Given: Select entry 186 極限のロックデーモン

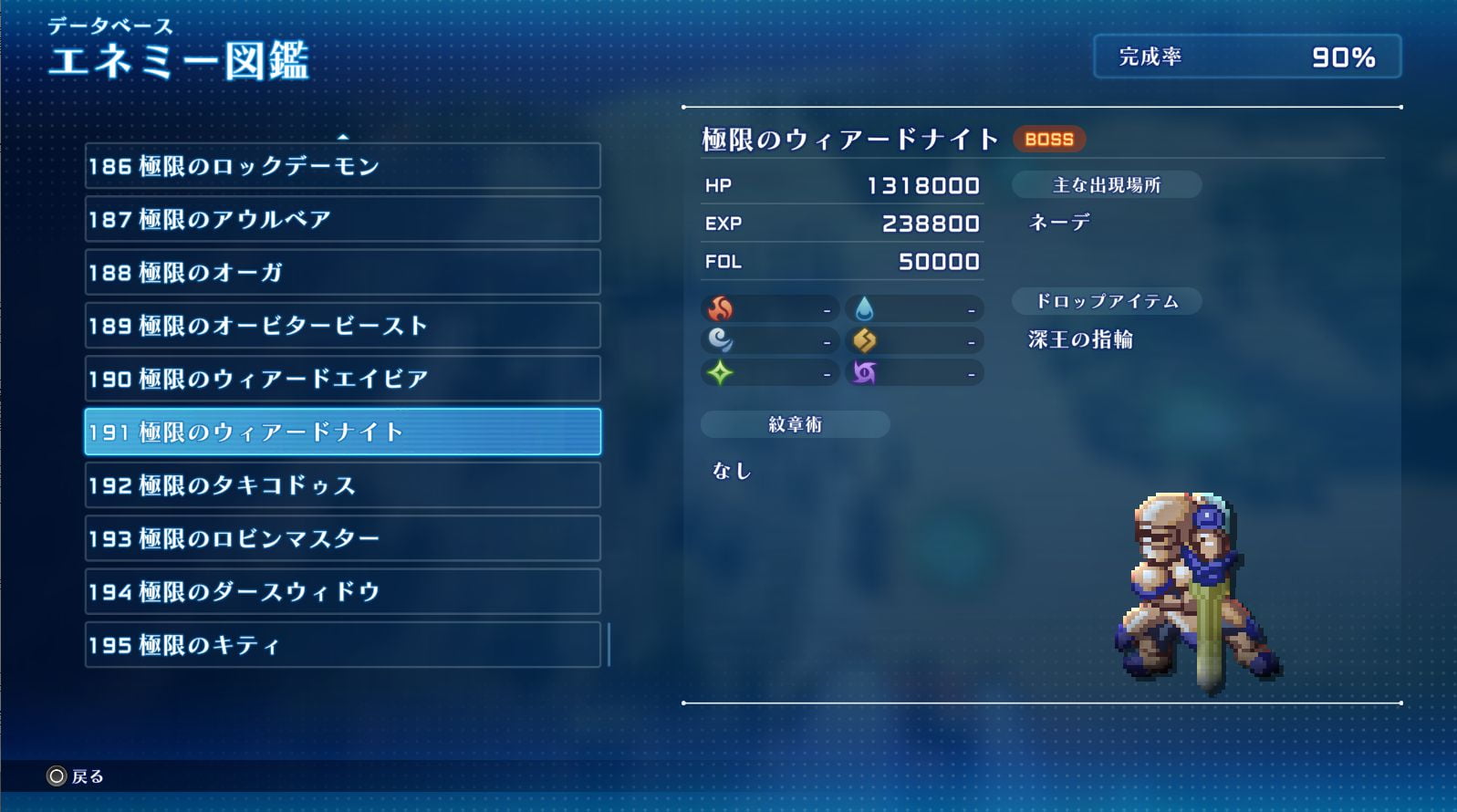Looking at the screenshot, I should tap(342, 166).
